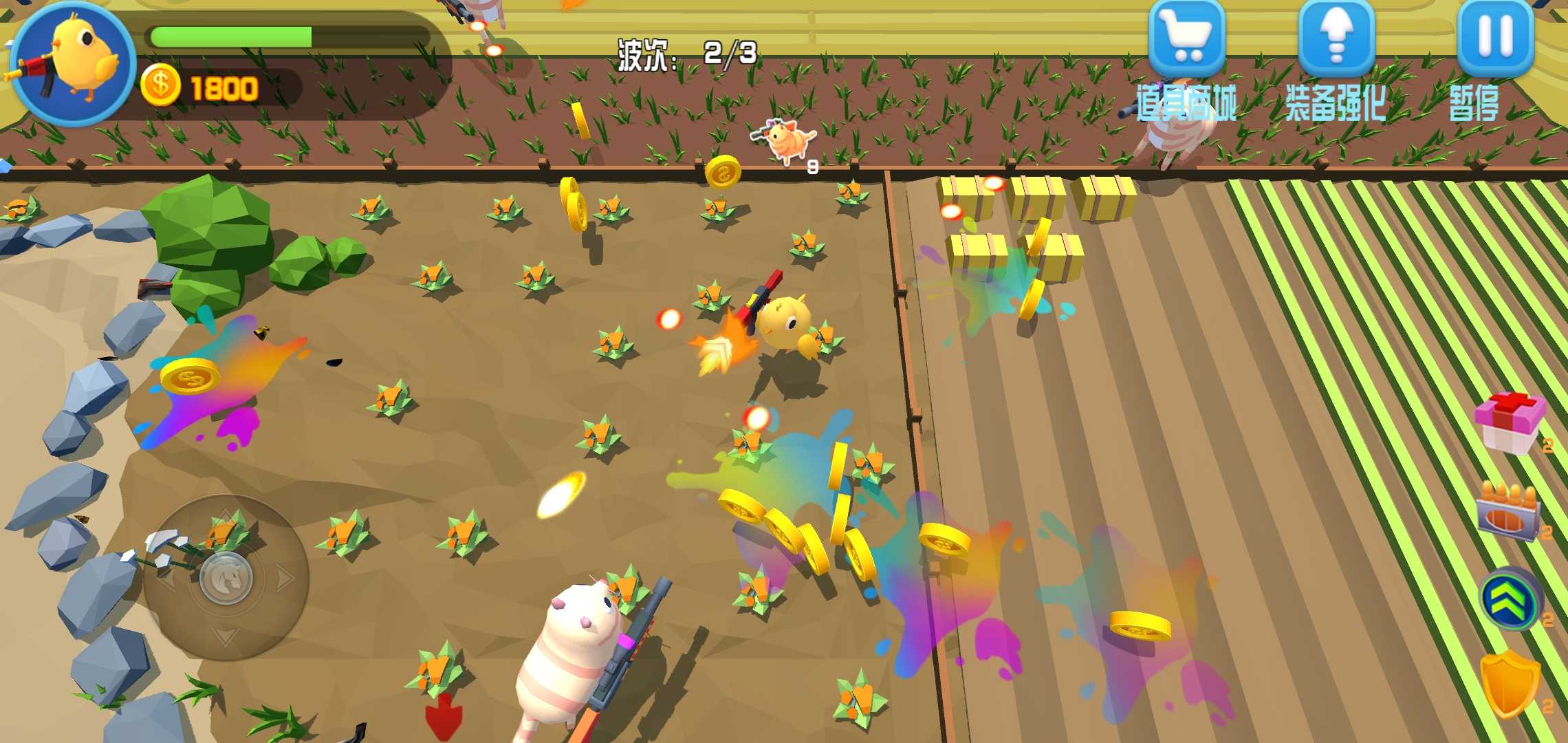
Task: Activate the green chevron speed boost
Action: pyautogui.click(x=1509, y=599)
